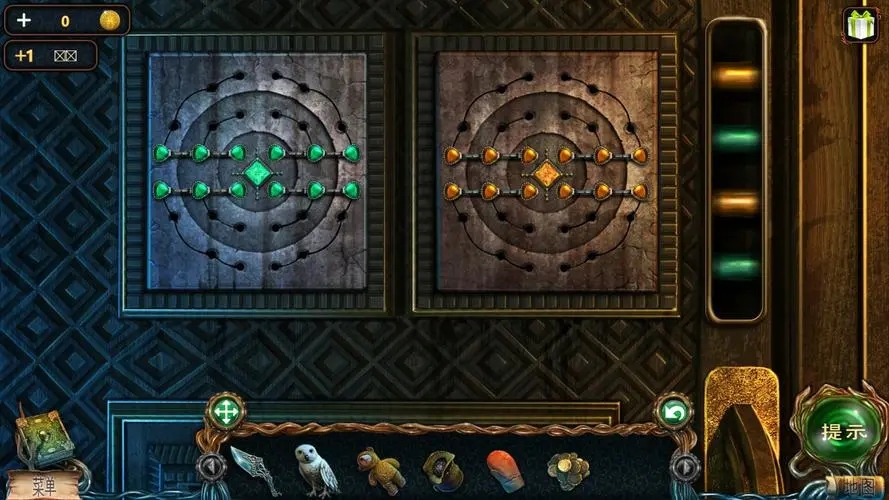Show next inventory items with right arrow
The width and height of the screenshot is (889, 500).
coord(684,466)
